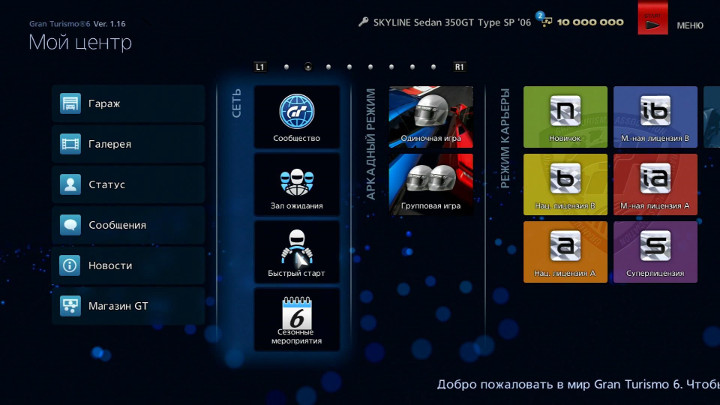Image resolution: width=720 pixels, height=405 pixels.
Task: Select the red М-ная лицензия A tile
Action: pyautogui.click(x=655, y=184)
